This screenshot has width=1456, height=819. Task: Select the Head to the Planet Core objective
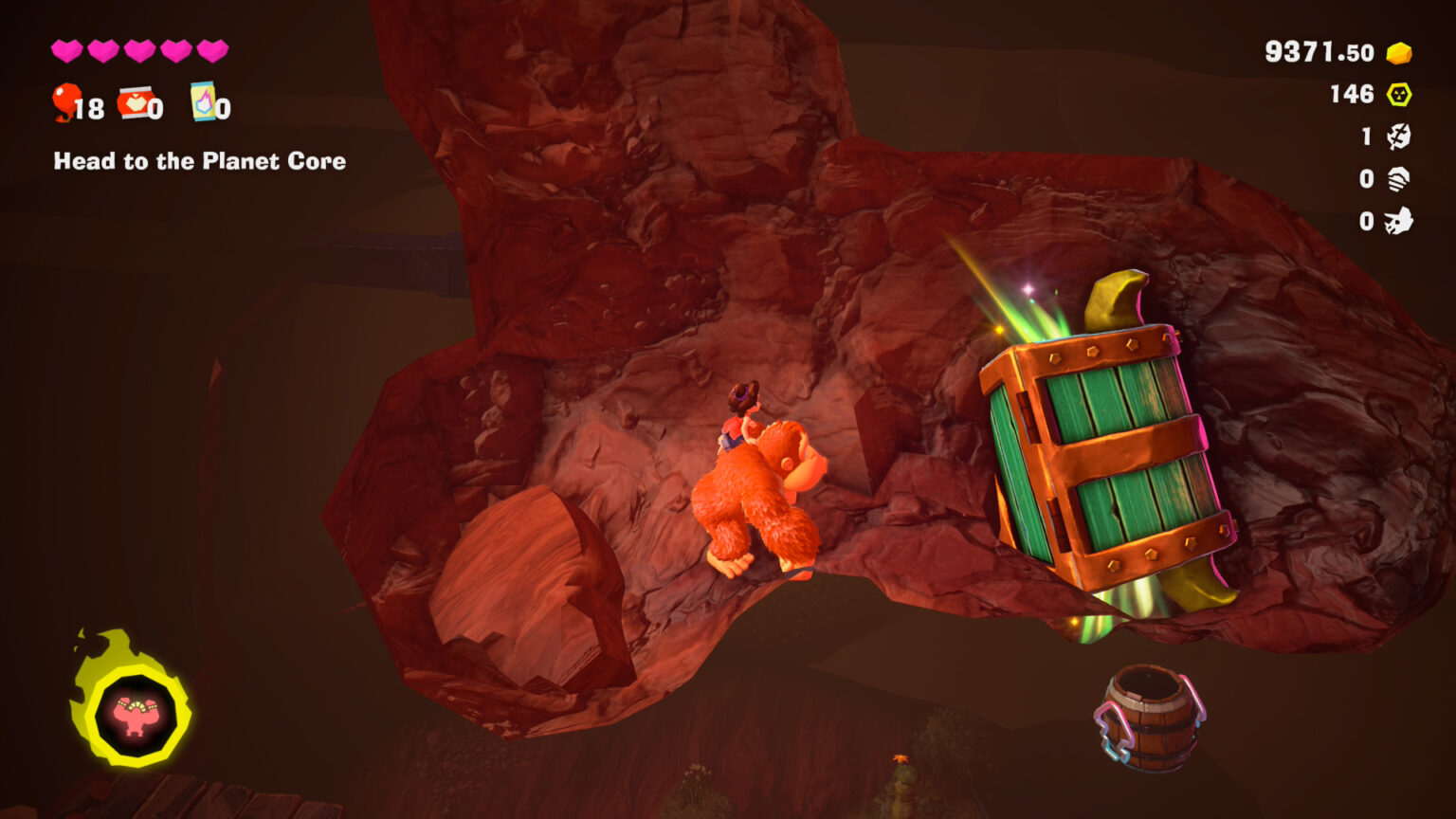199,162
